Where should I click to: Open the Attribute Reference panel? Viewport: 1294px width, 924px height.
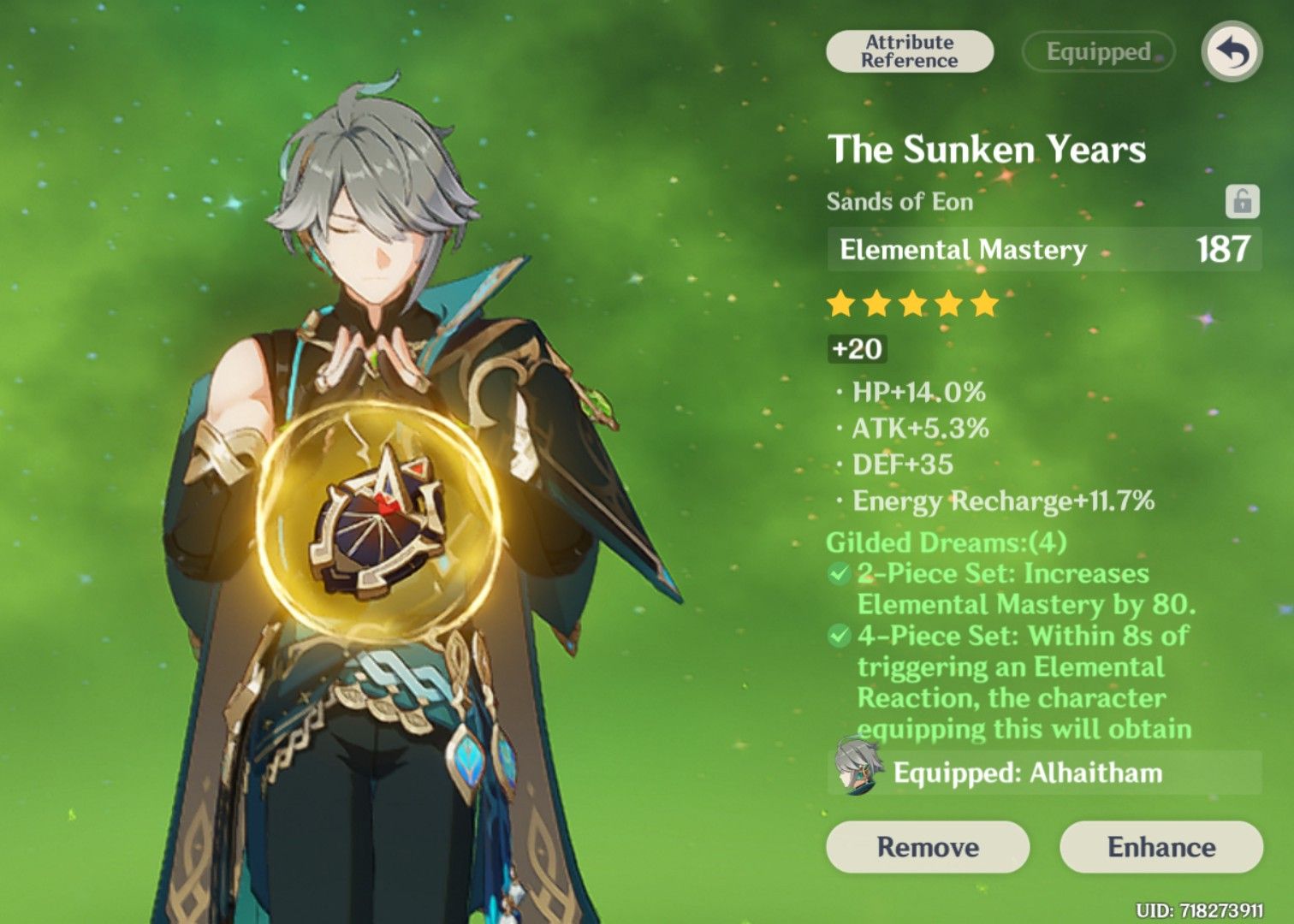910,51
